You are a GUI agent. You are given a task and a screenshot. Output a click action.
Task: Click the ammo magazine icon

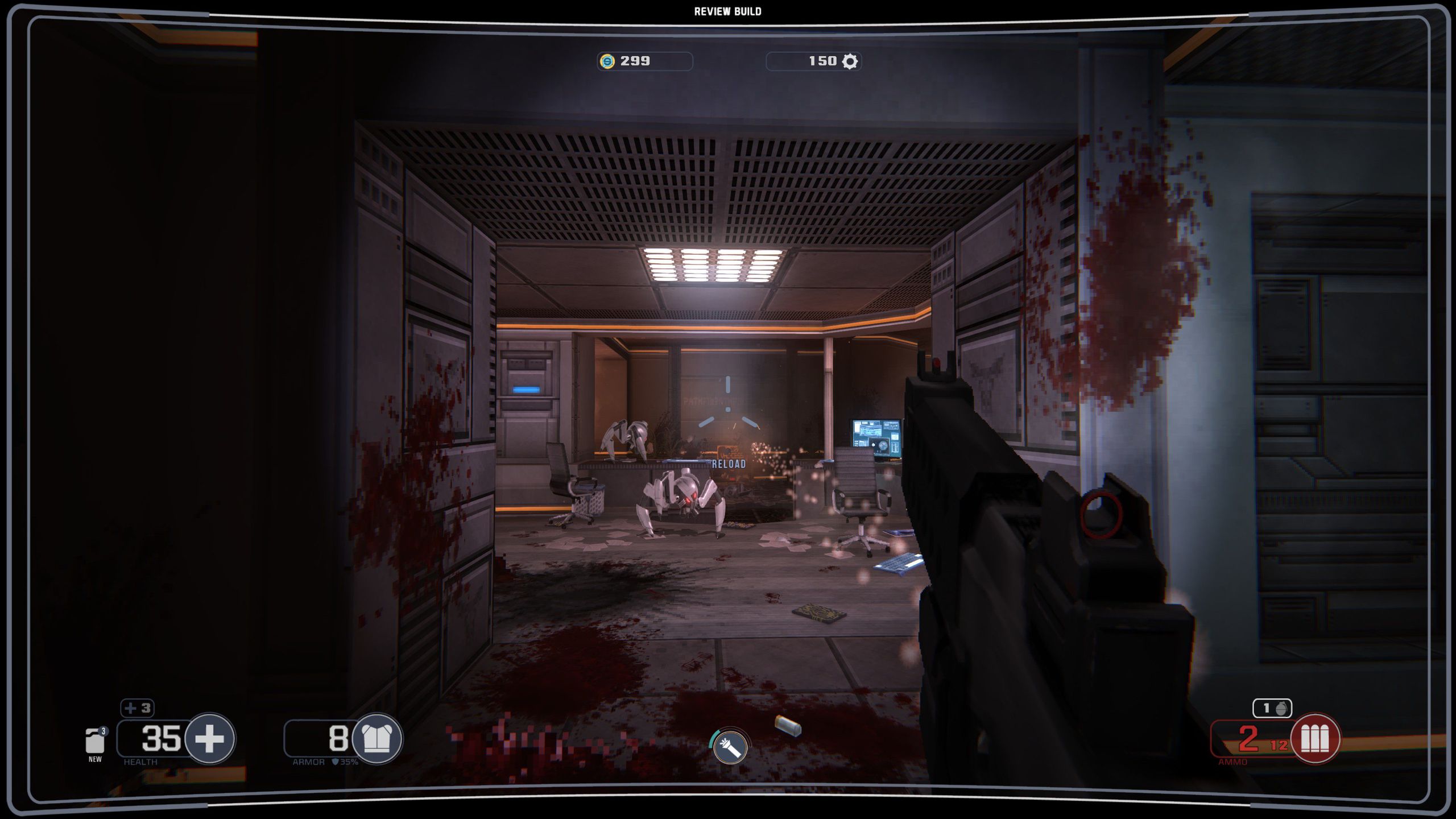click(1315, 739)
